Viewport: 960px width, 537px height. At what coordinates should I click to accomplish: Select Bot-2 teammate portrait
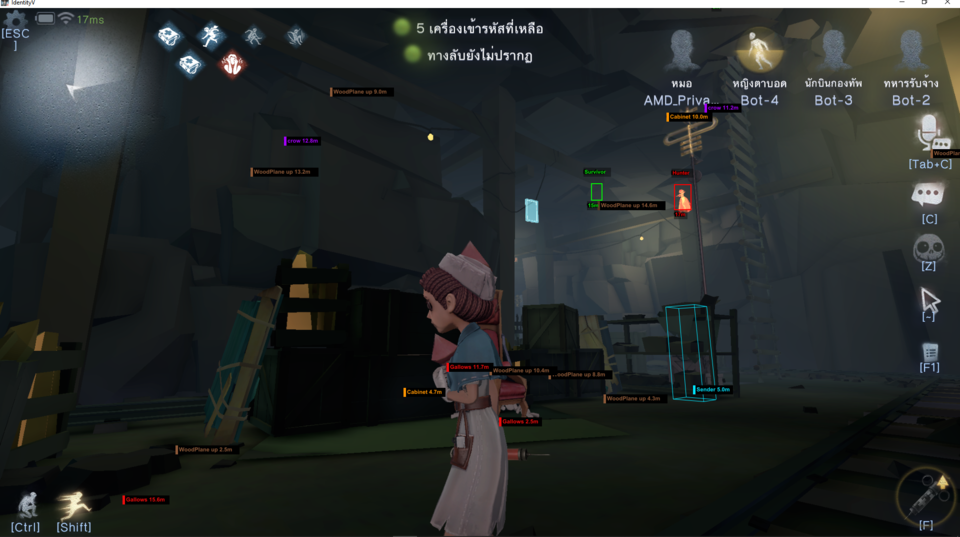tap(910, 49)
